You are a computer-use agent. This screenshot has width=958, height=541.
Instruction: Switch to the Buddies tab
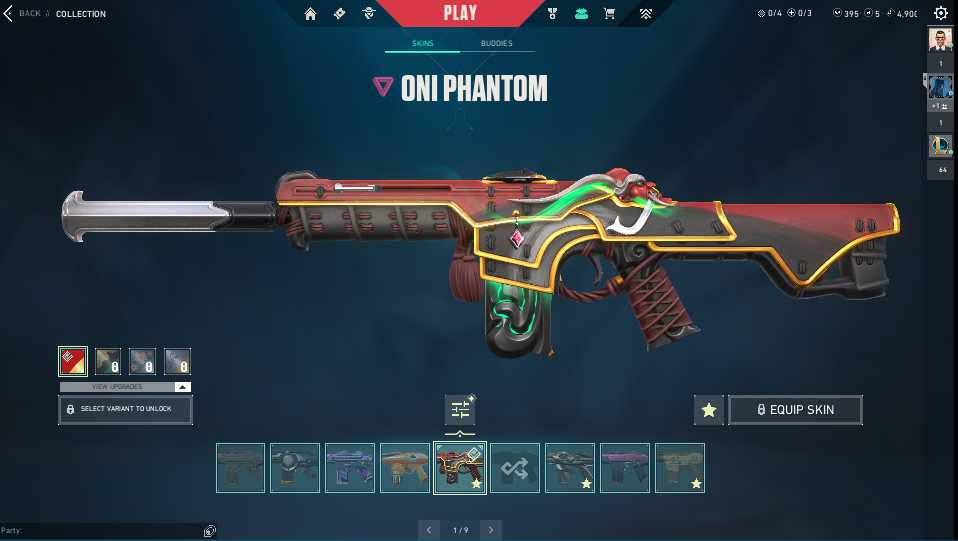(x=496, y=44)
